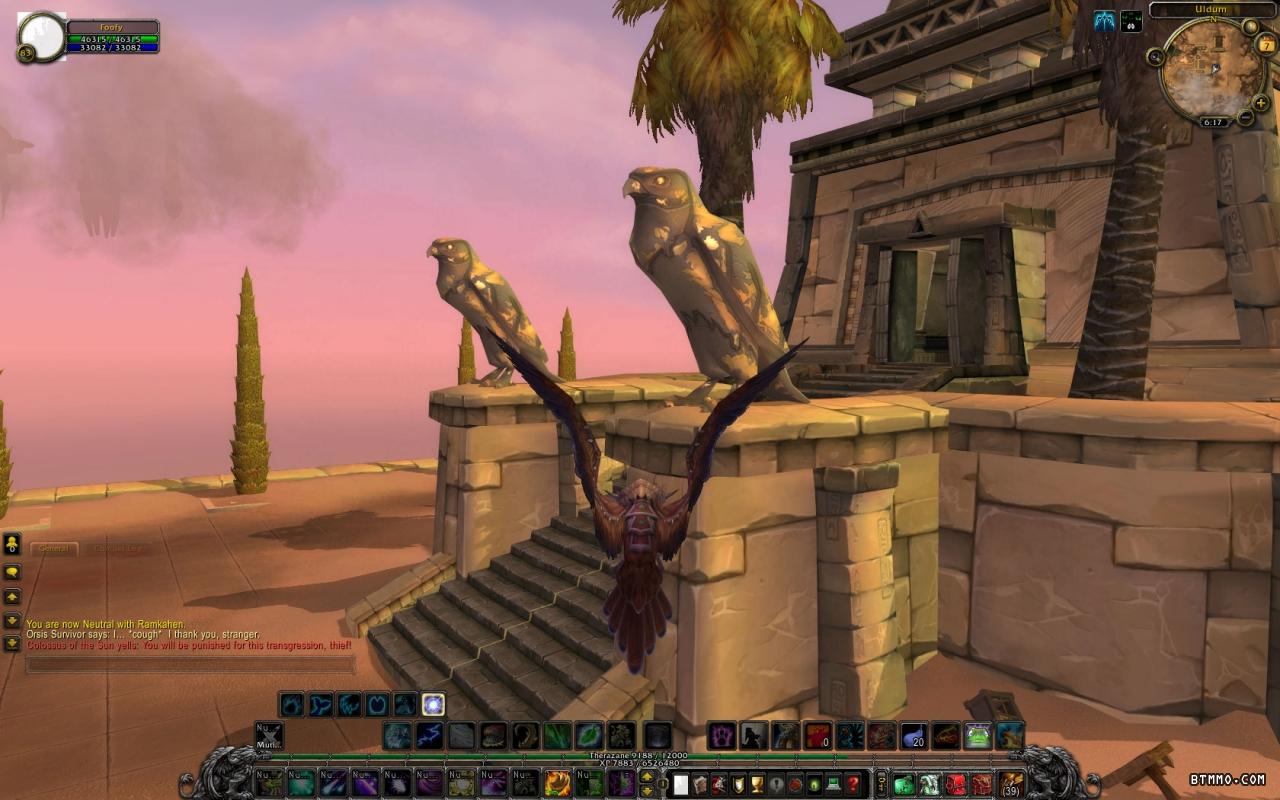Open the calendar showing day 7

click(1267, 46)
